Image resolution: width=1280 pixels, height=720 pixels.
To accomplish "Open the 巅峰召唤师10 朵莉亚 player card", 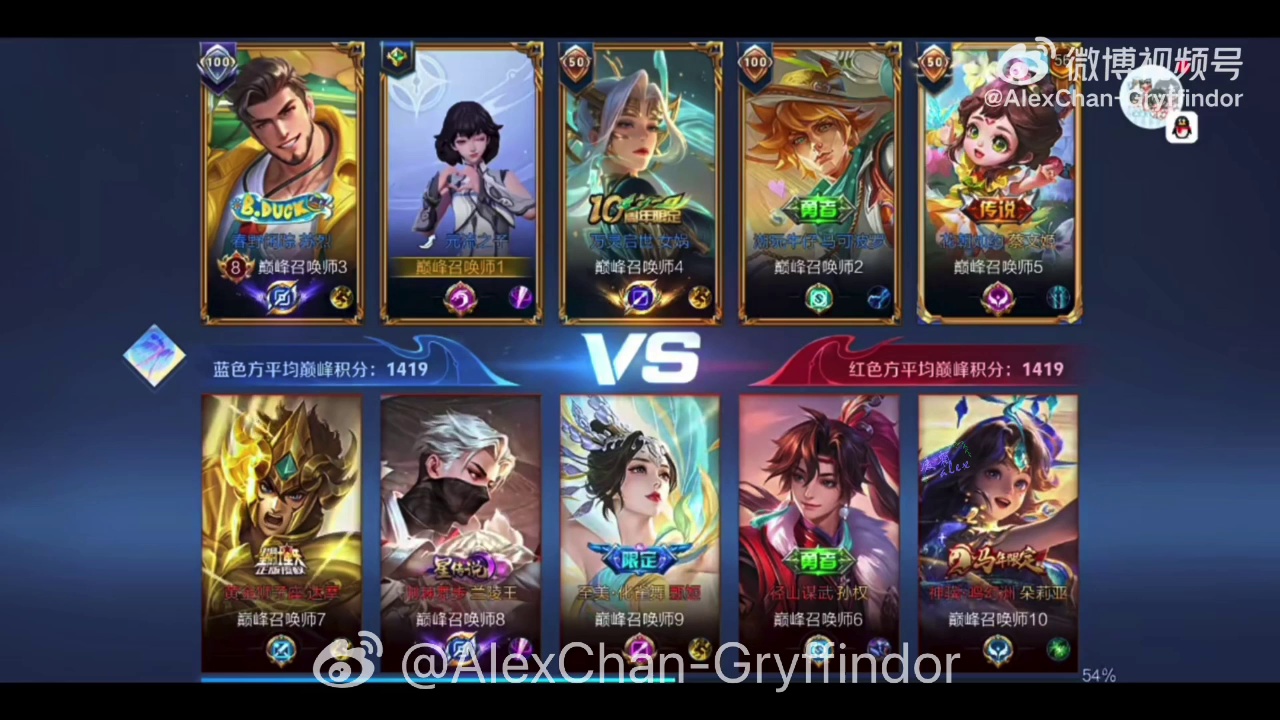I will point(998,530).
